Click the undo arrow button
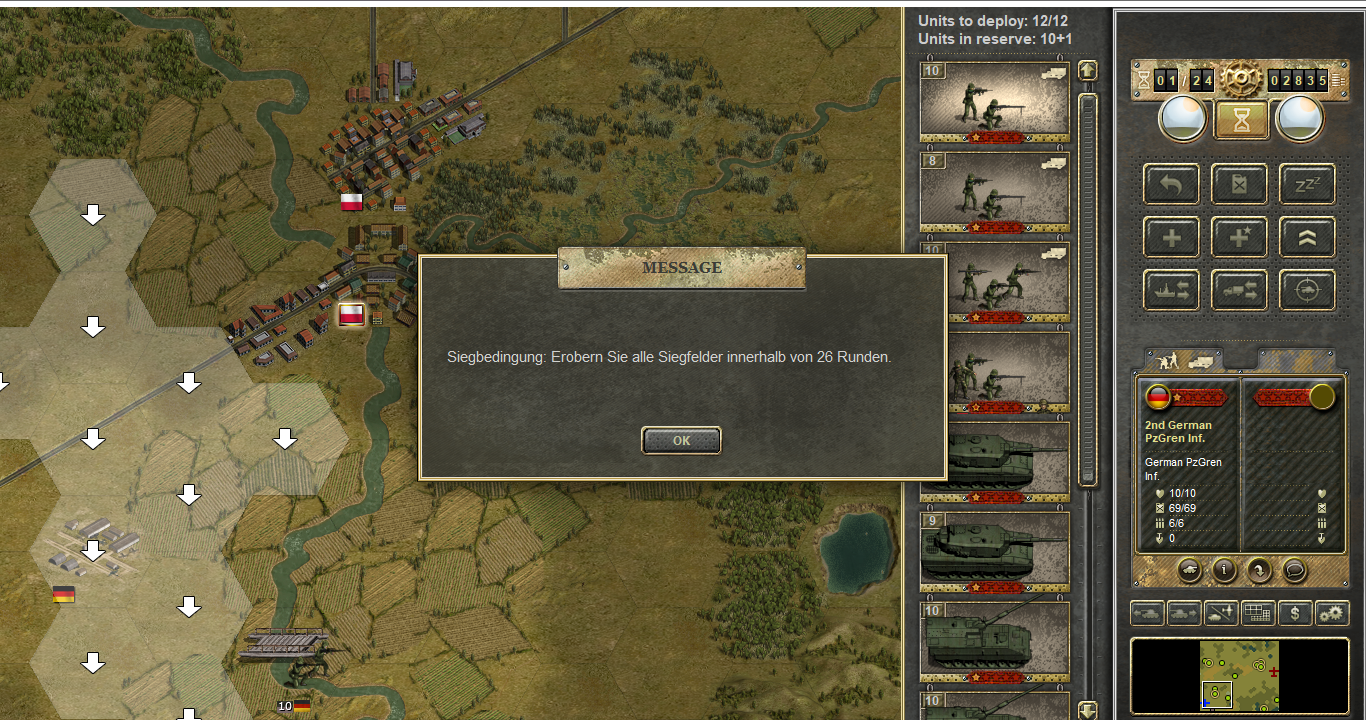The width and height of the screenshot is (1366, 720). 1171,184
